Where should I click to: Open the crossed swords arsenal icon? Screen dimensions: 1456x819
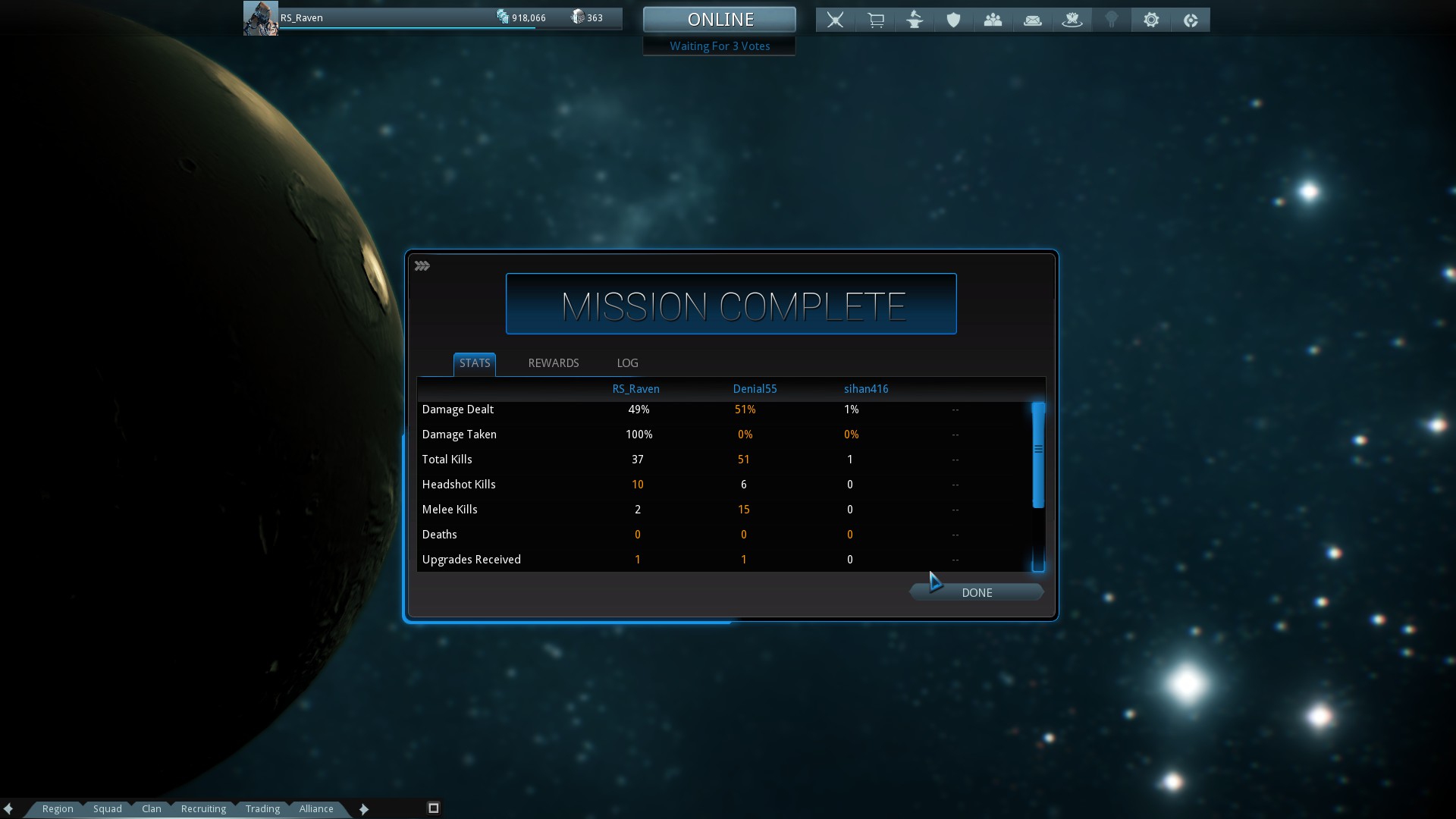tap(835, 20)
